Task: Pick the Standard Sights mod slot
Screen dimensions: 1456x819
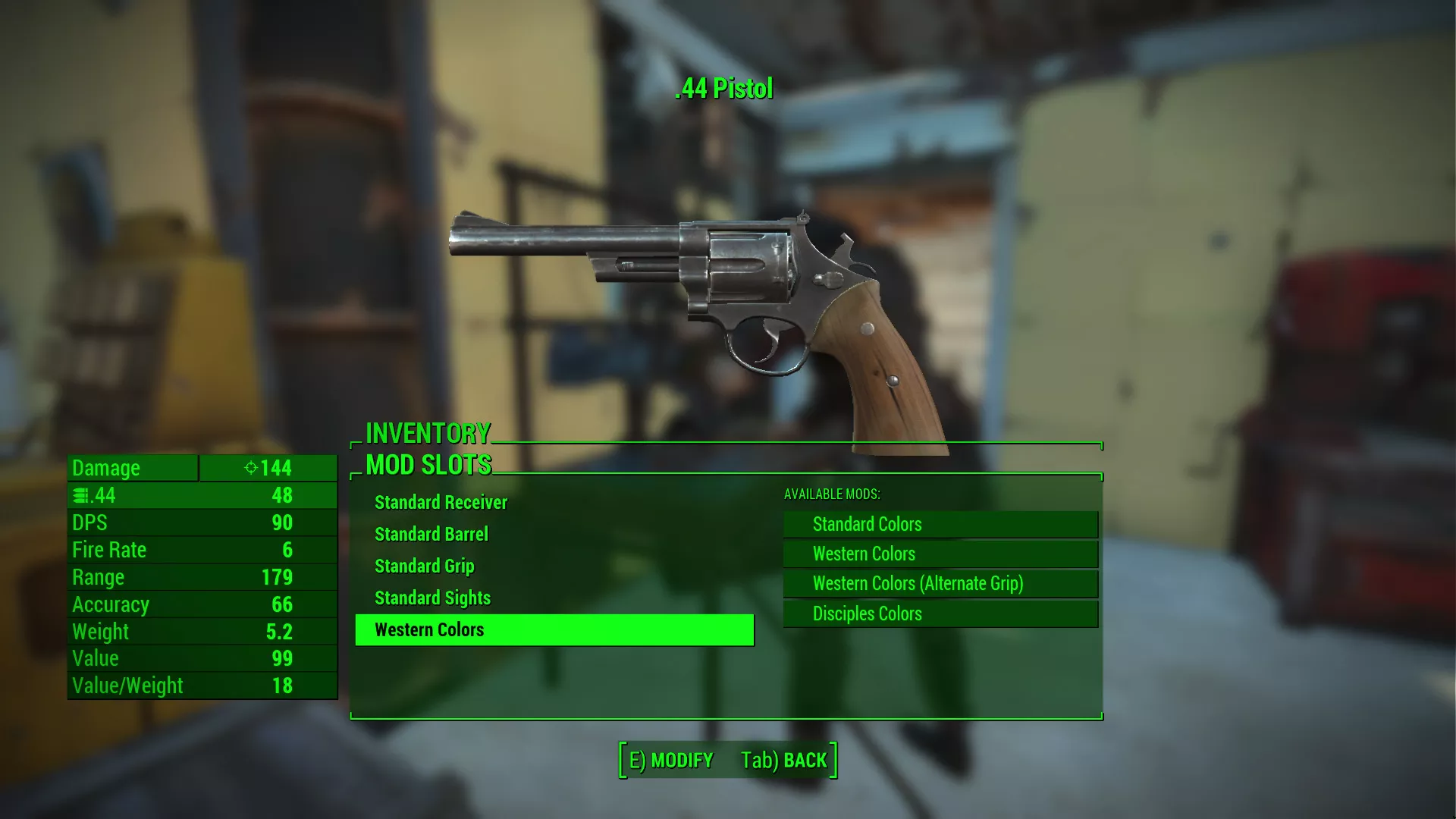Action: (x=432, y=598)
